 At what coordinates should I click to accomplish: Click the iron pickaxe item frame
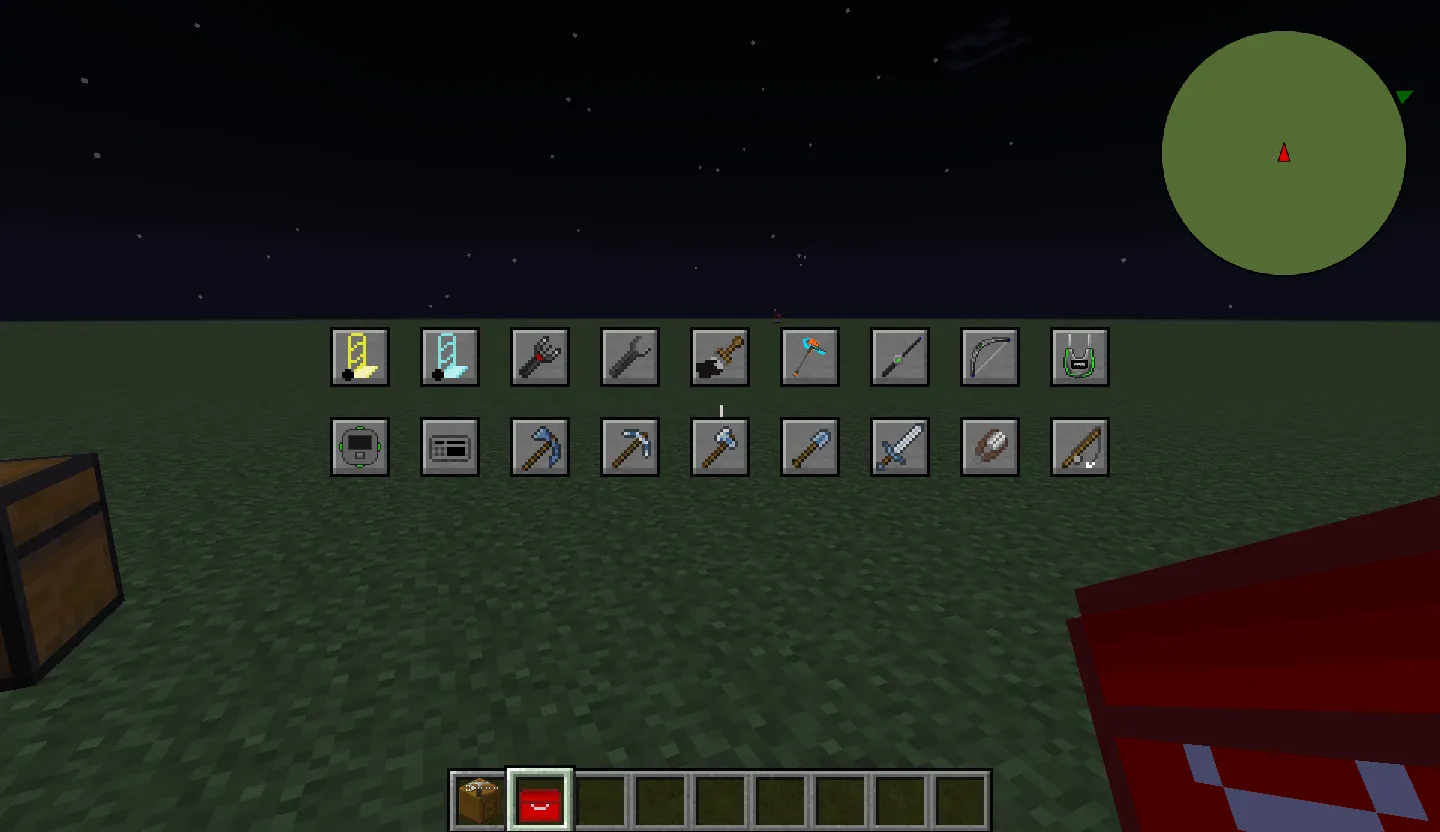pos(629,447)
